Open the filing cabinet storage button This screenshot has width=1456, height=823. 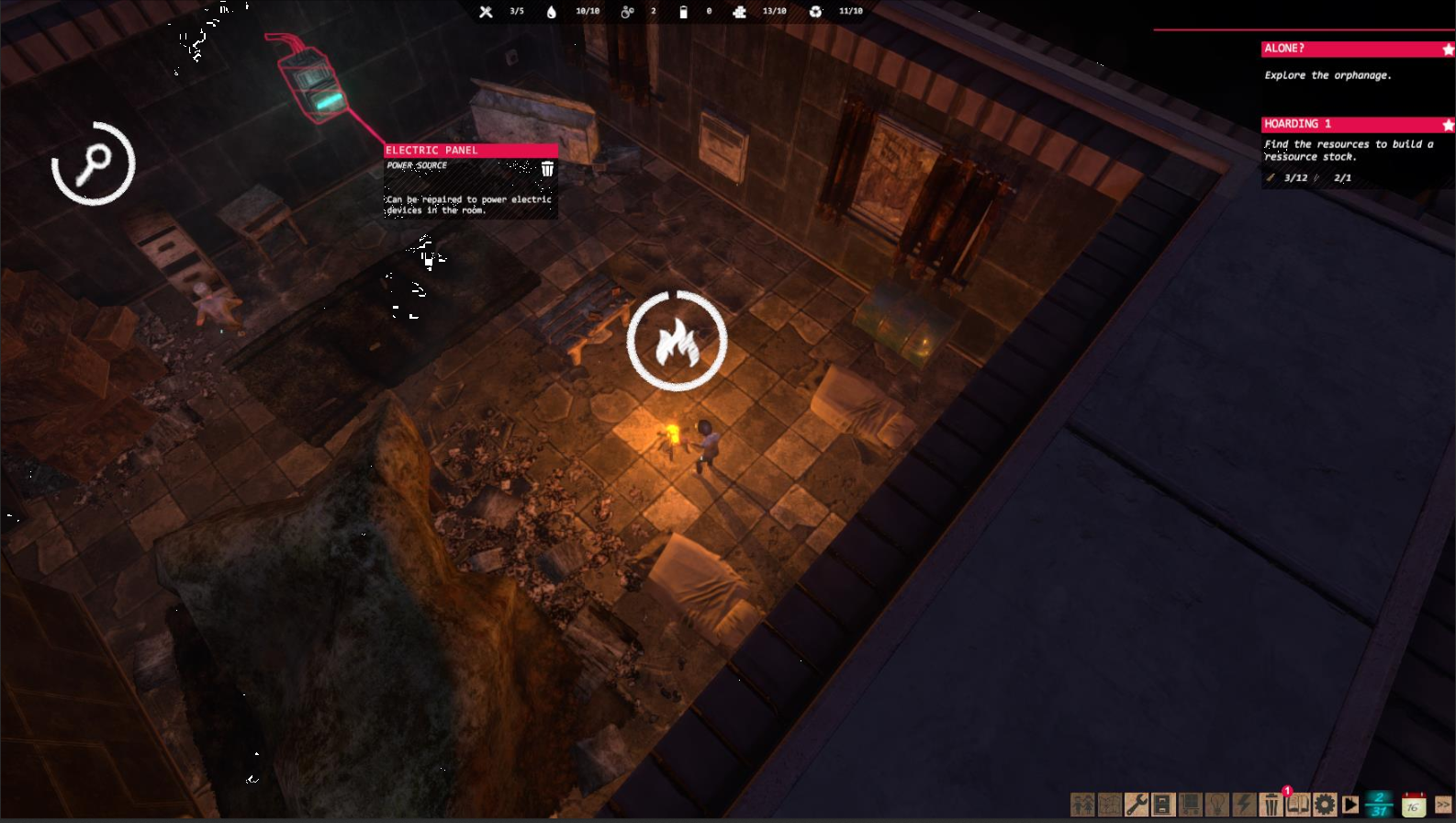point(1163,805)
